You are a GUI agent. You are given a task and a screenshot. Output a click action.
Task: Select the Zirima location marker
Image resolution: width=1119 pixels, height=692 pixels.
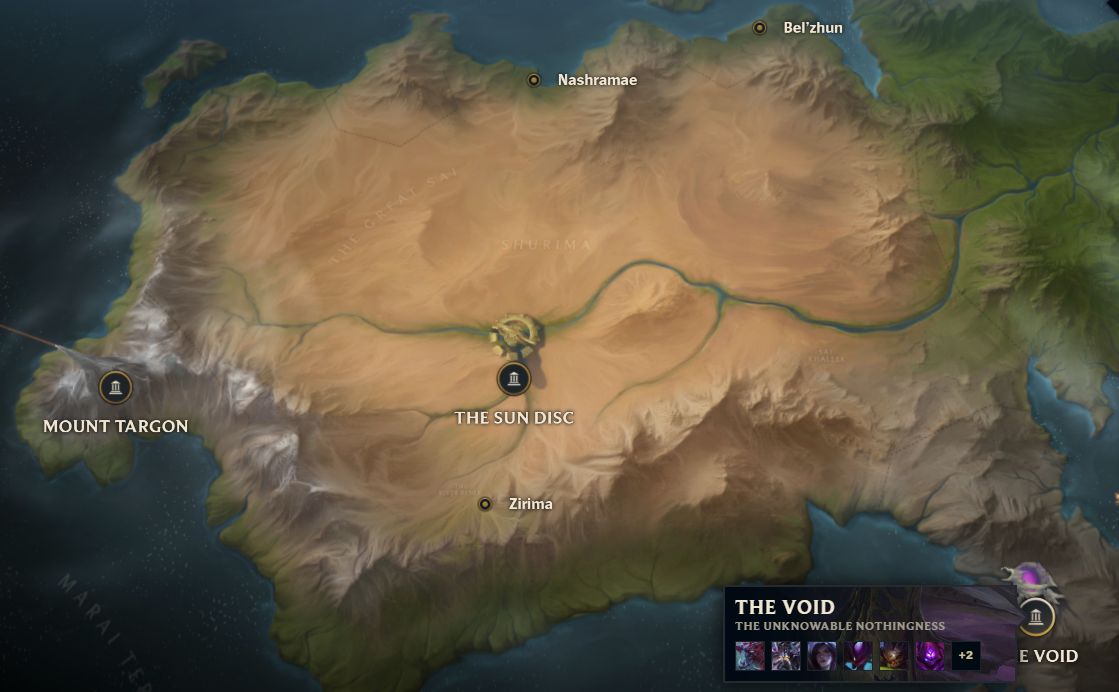click(x=485, y=504)
